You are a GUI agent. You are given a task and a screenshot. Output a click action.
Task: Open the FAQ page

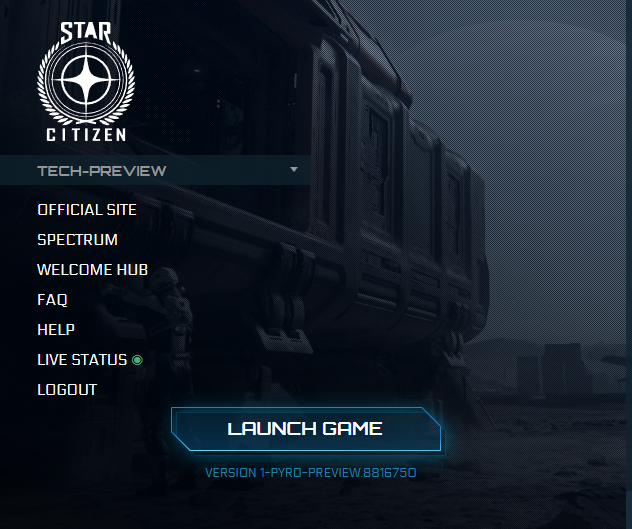[x=52, y=300]
